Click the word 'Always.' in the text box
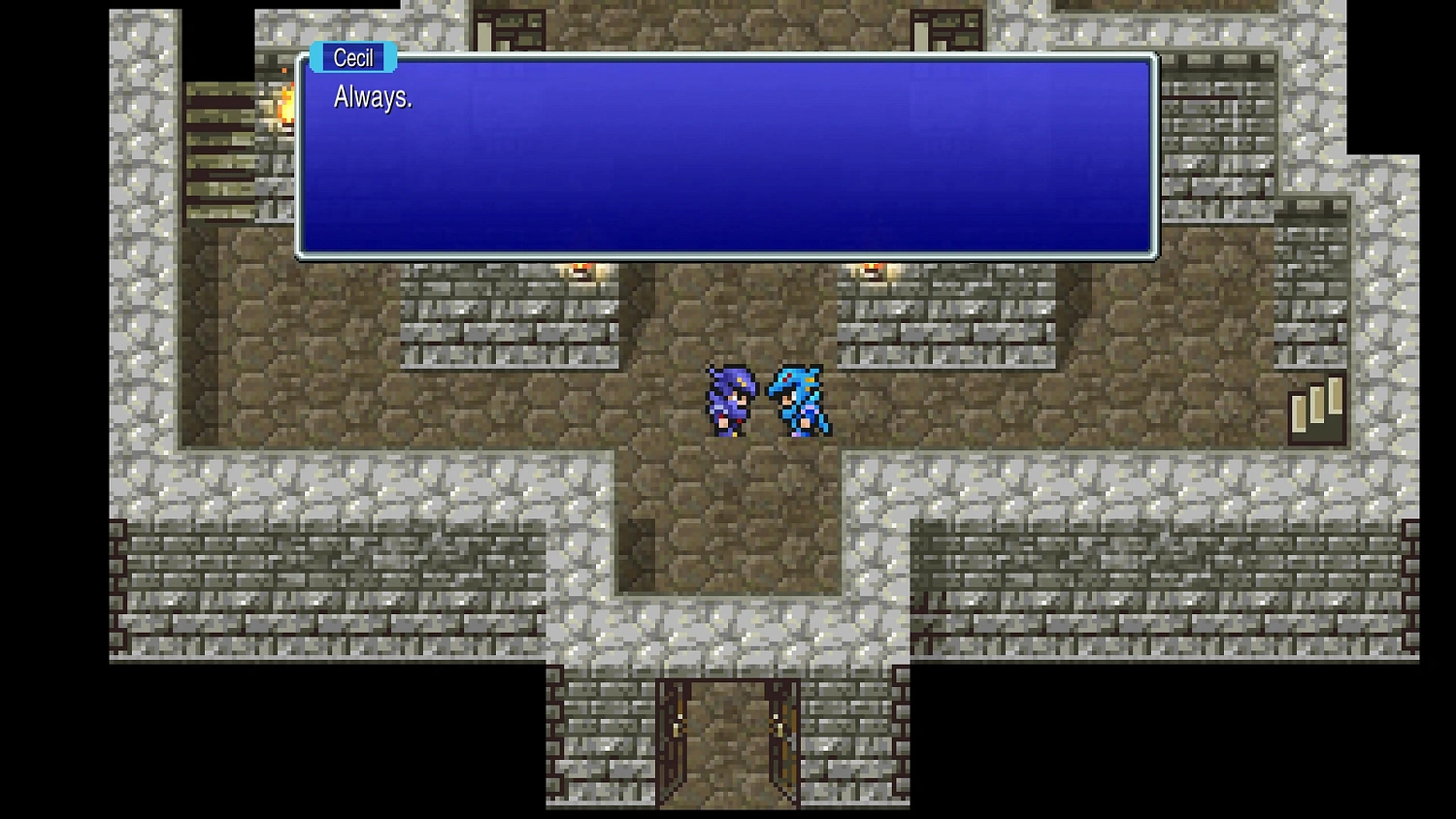Screen dimensions: 1456x819 click(x=373, y=97)
